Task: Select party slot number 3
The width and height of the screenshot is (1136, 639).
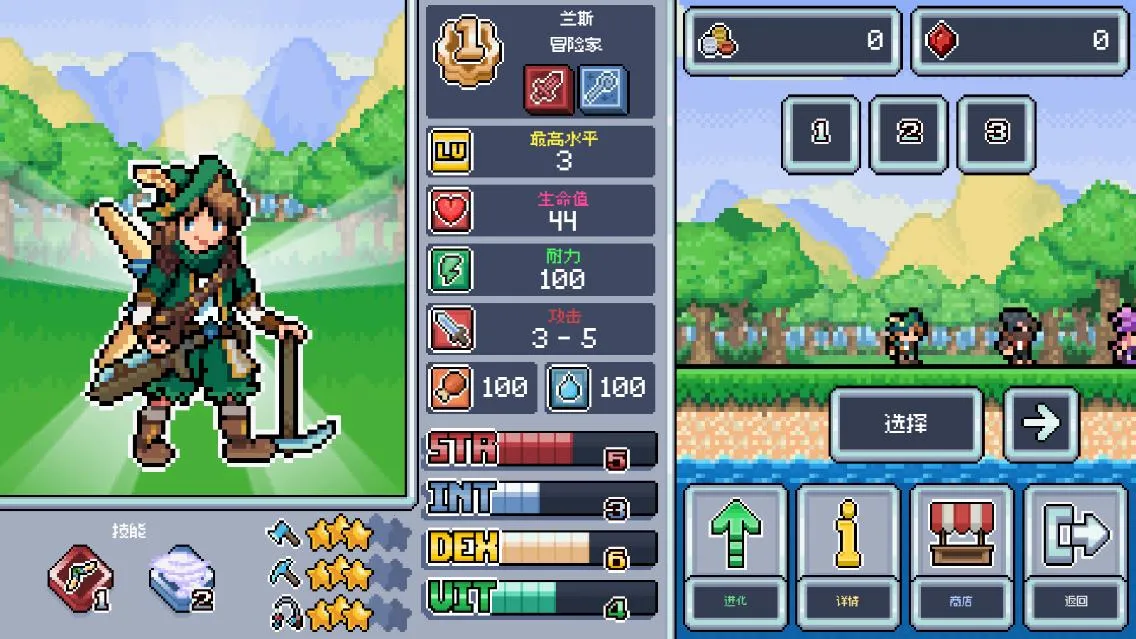Action: click(996, 134)
